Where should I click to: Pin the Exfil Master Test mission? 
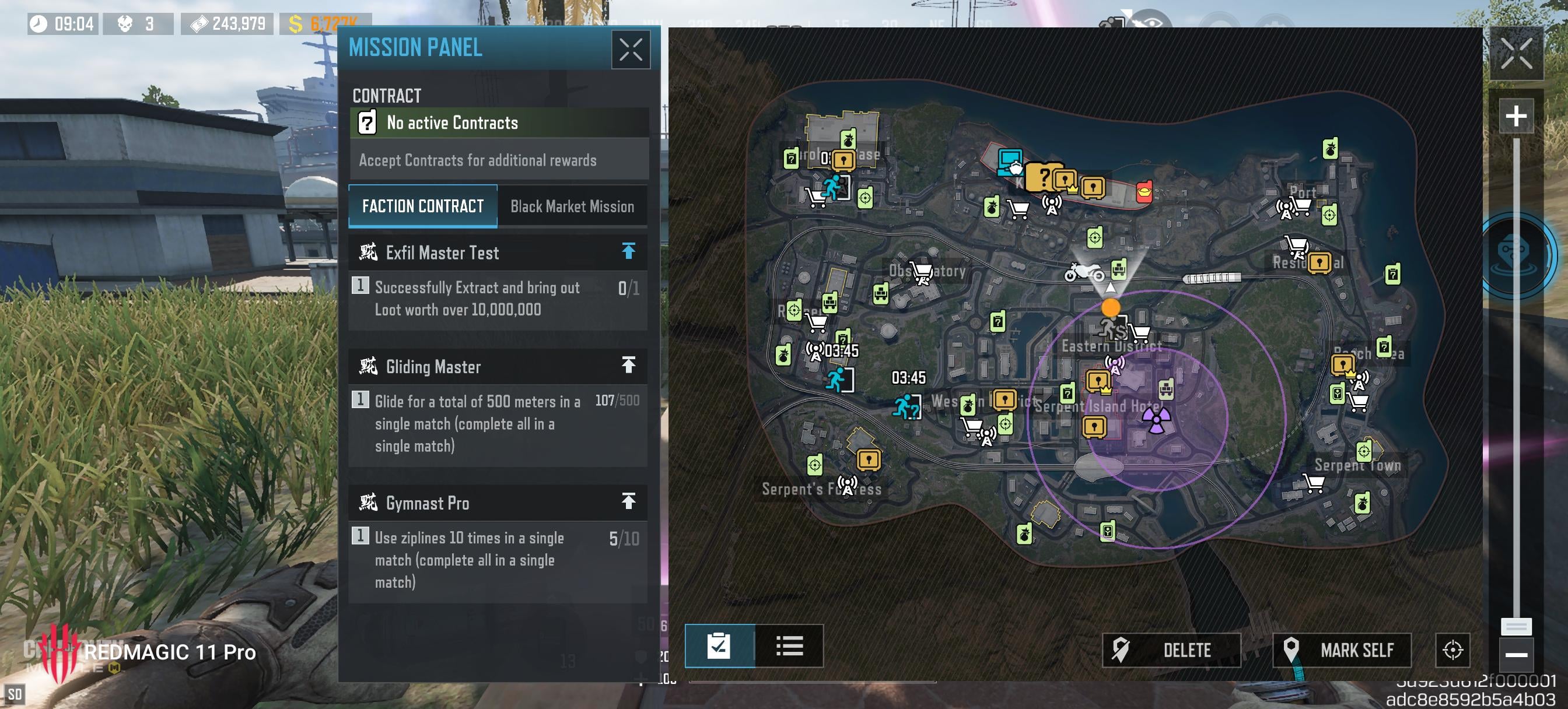click(628, 251)
